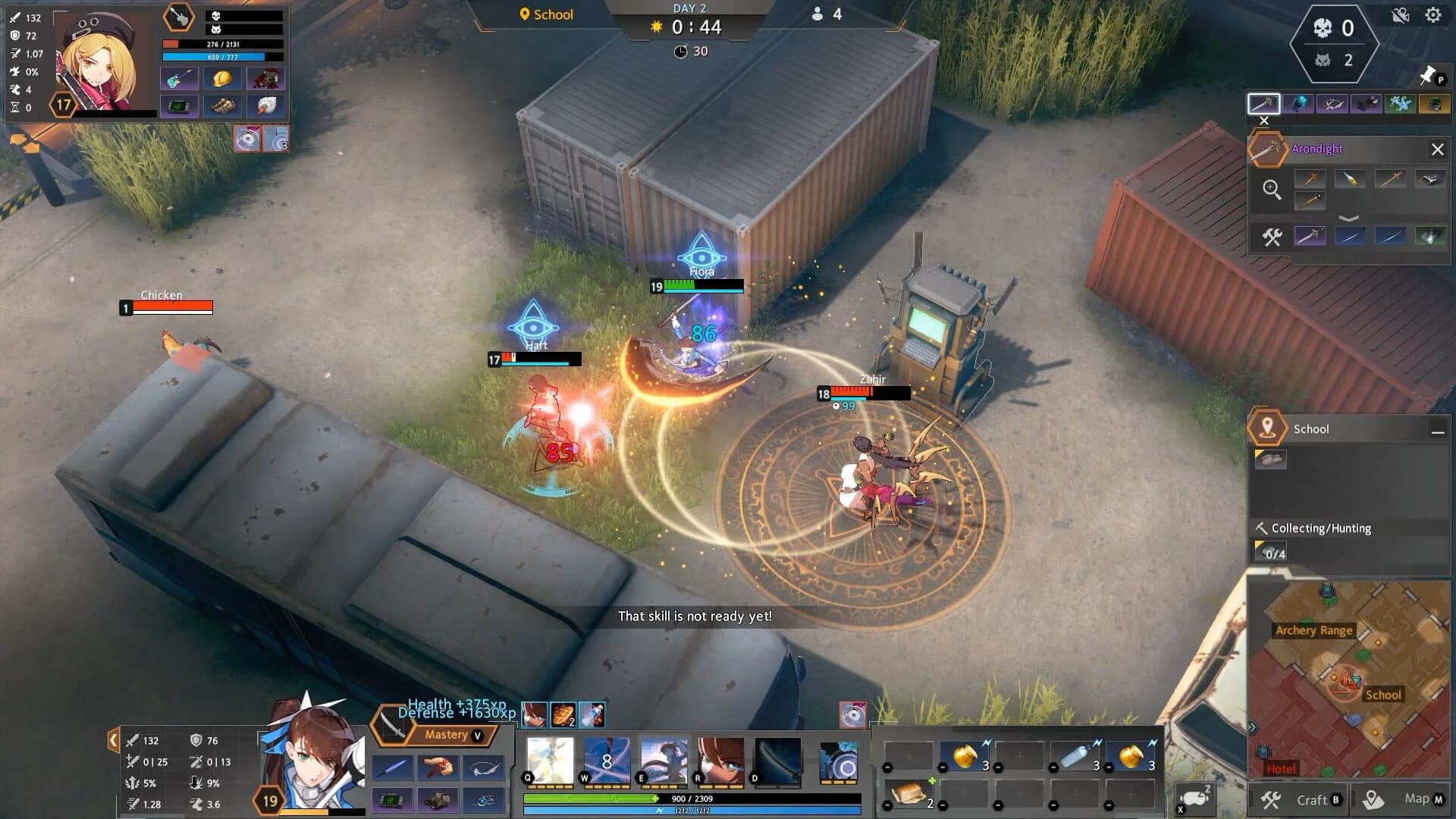
Task: Switch to the green plant materials tab
Action: (1399, 102)
